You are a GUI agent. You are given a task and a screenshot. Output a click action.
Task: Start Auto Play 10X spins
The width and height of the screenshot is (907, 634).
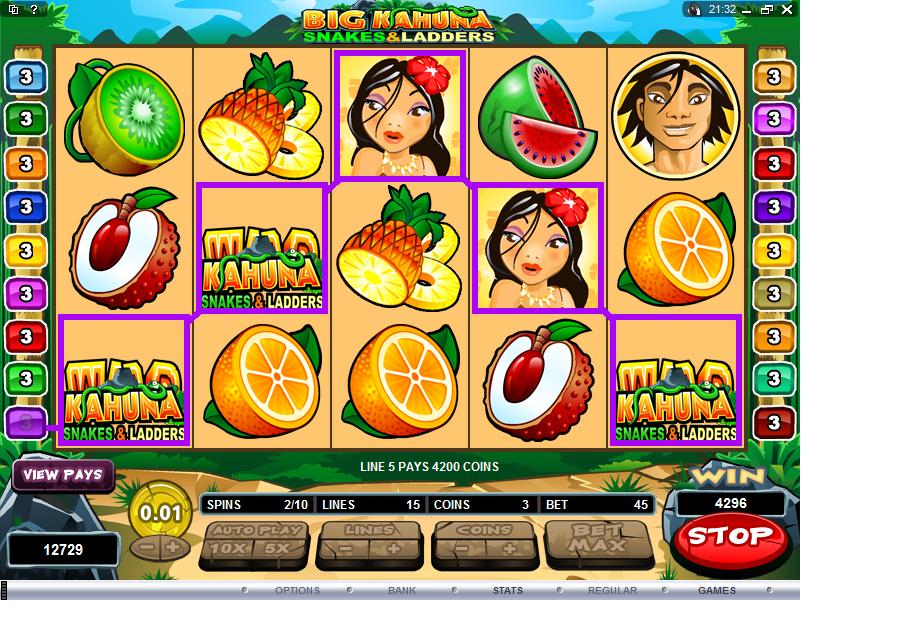pyautogui.click(x=226, y=549)
